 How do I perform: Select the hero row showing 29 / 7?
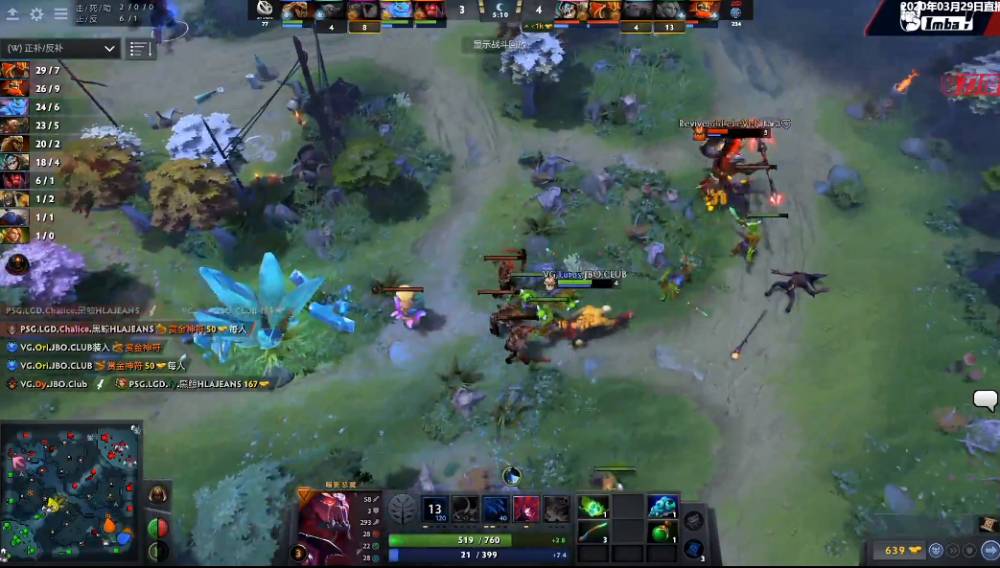[x=32, y=70]
